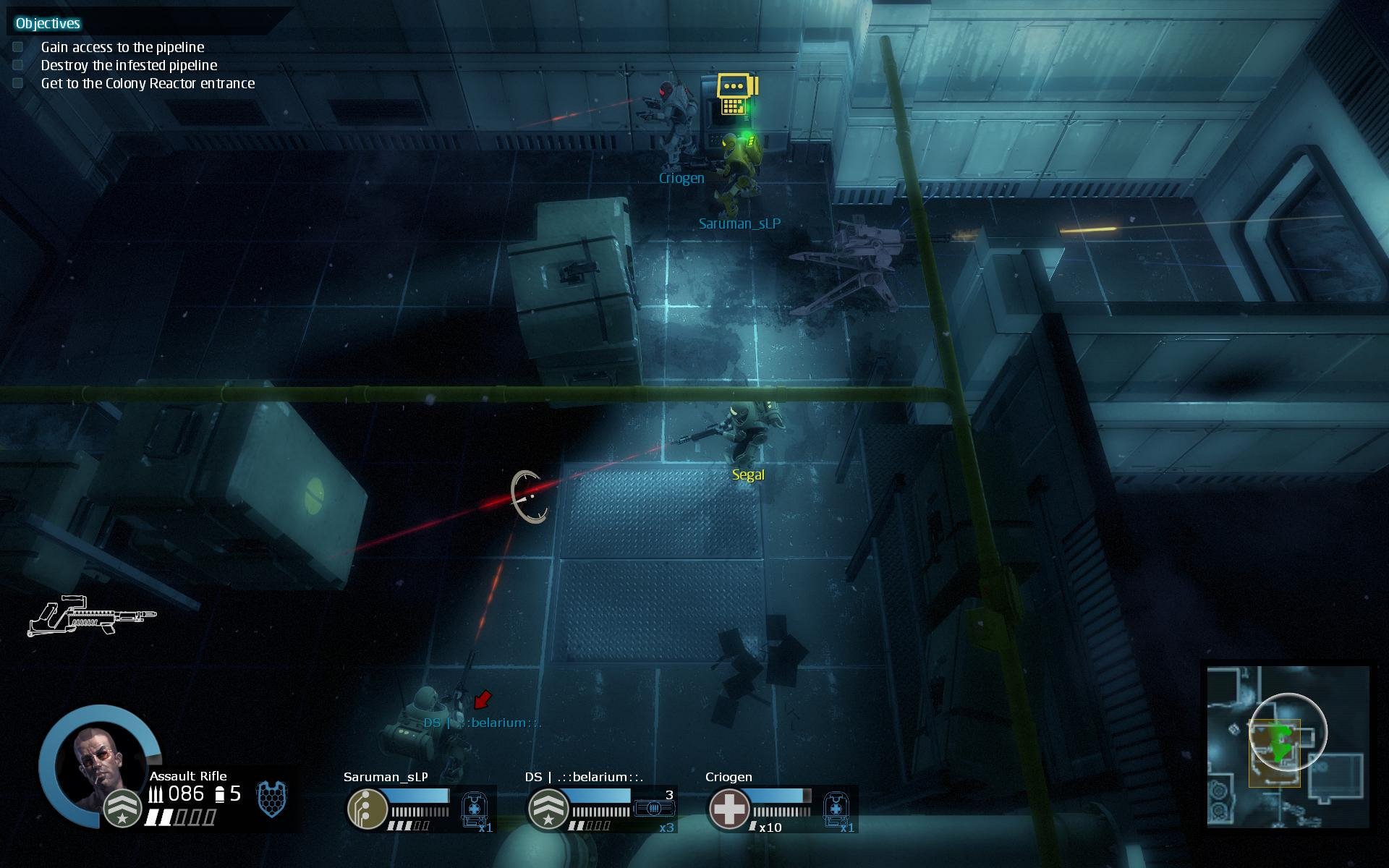This screenshot has width=1389, height=868.
Task: Click the Objectives panel header
Action: (48, 23)
